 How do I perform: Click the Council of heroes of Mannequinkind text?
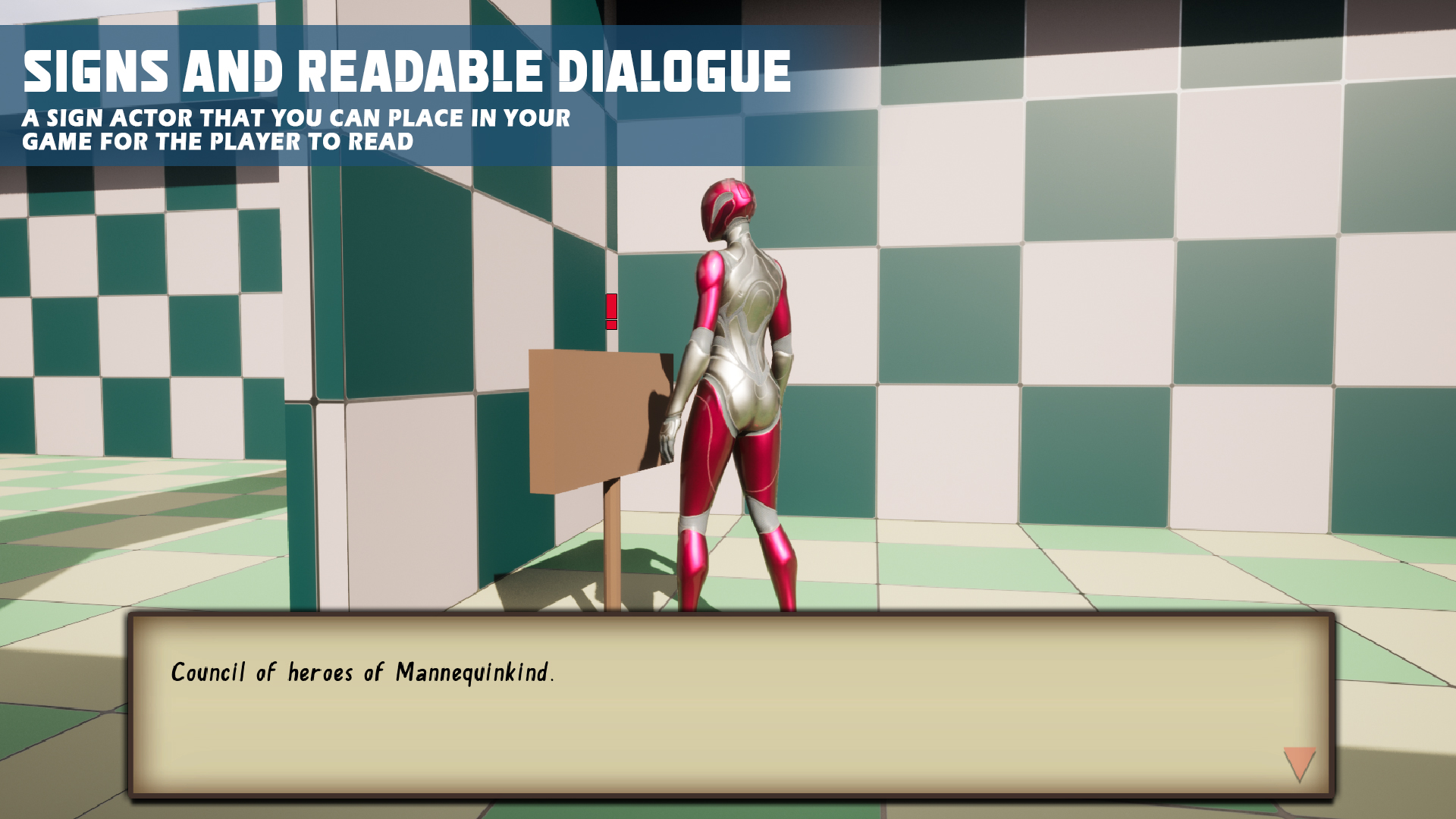point(364,670)
